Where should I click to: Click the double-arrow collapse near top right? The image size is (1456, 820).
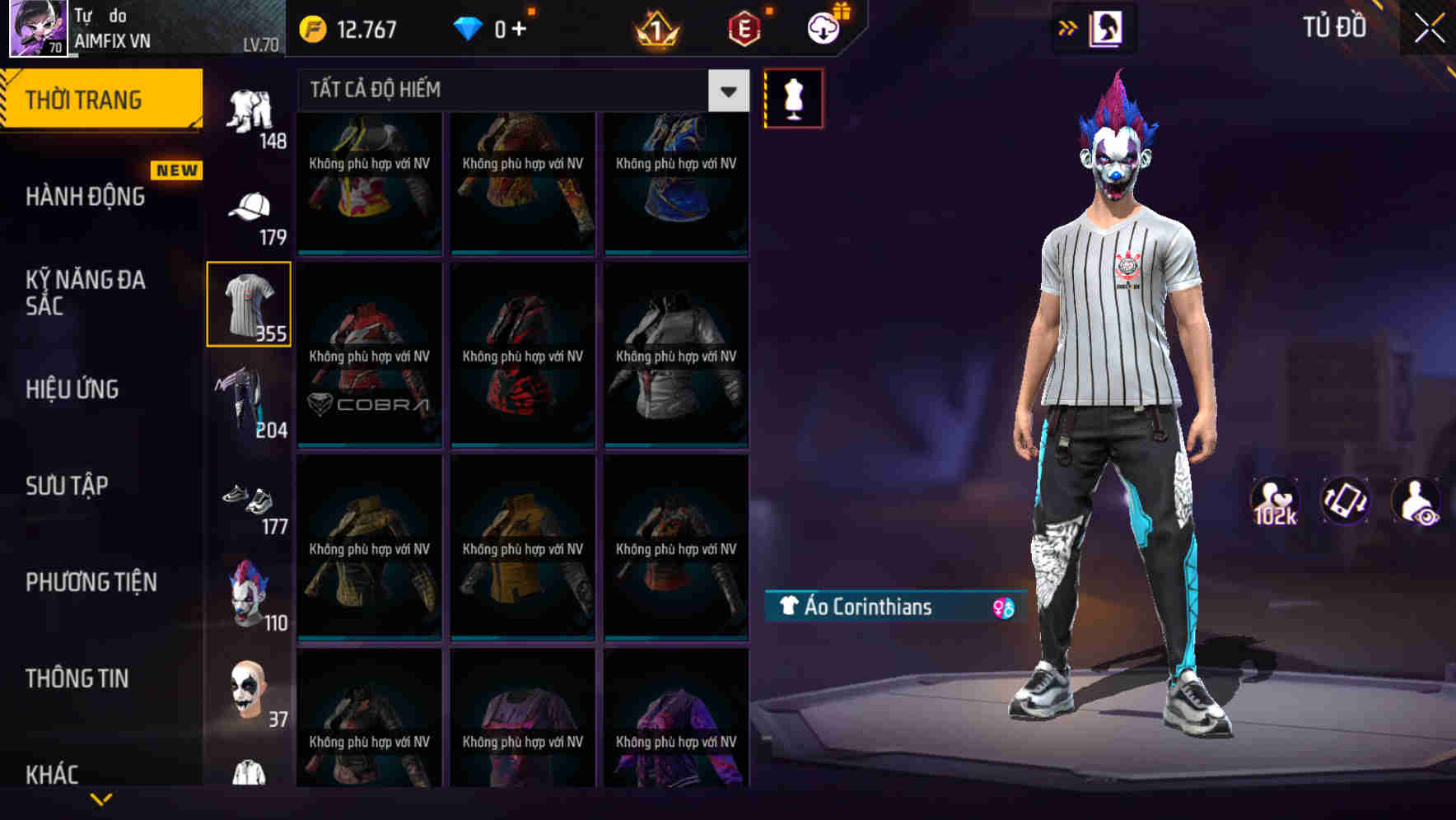[1068, 26]
